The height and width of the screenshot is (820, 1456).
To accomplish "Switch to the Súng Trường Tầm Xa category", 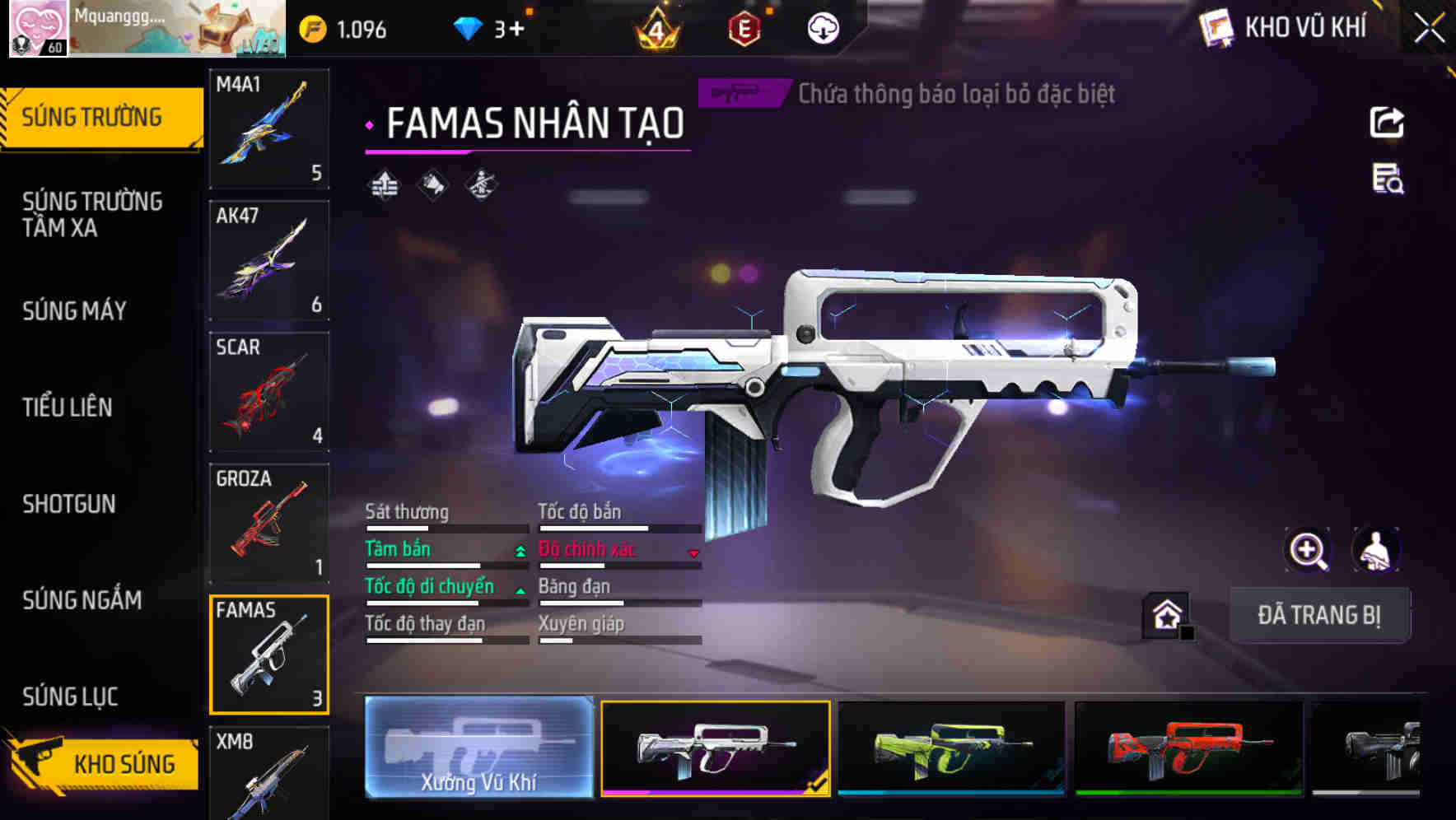I will [x=92, y=214].
